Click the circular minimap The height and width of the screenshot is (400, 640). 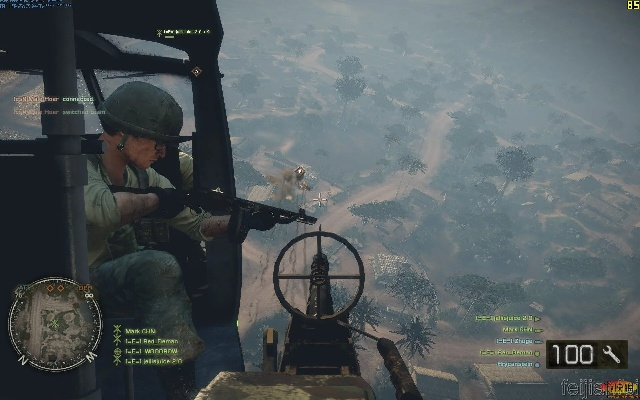point(55,324)
